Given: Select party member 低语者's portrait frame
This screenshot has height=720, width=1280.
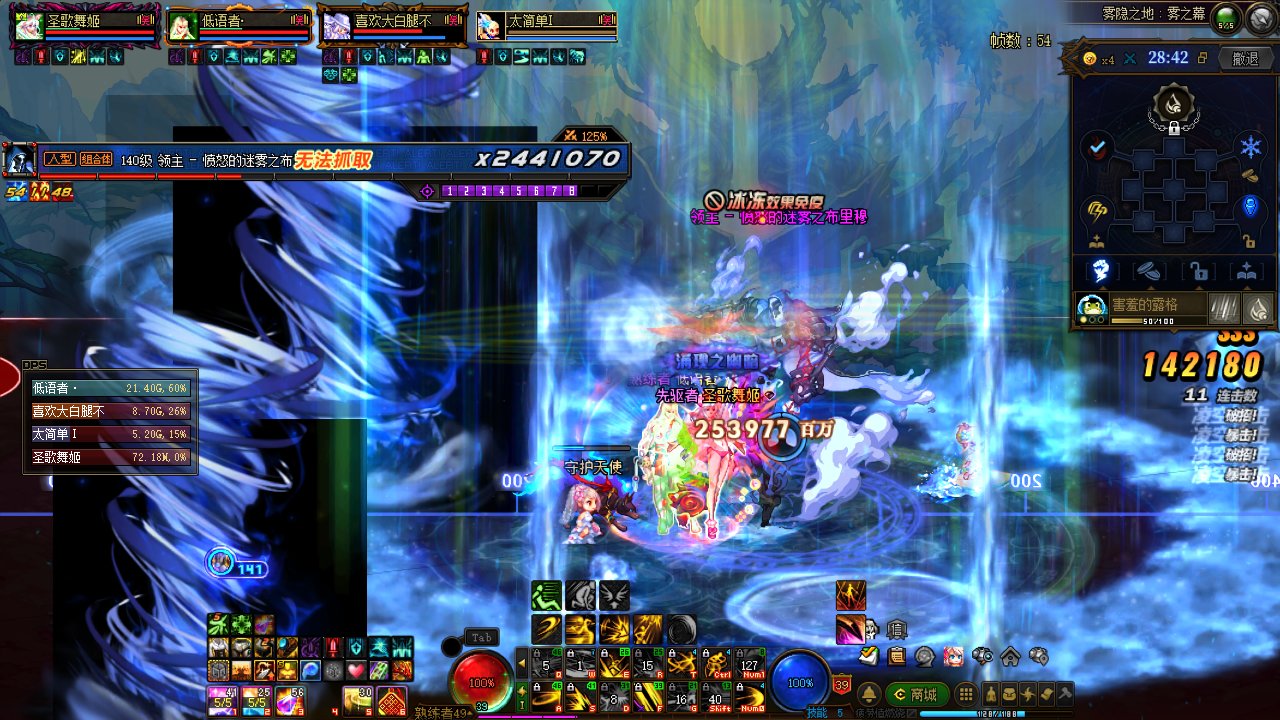Looking at the screenshot, I should [x=182, y=26].
